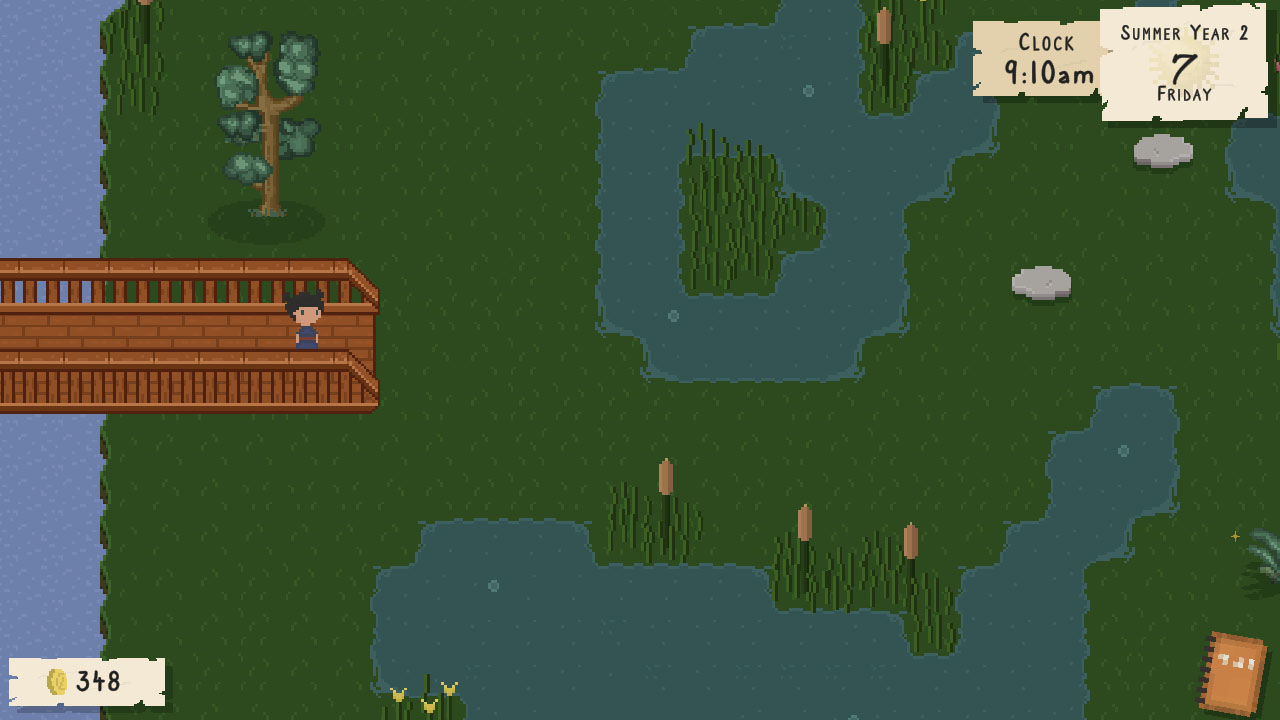Click the number 7 date display
Viewport: 1280px width, 720px height.
pyautogui.click(x=1184, y=68)
